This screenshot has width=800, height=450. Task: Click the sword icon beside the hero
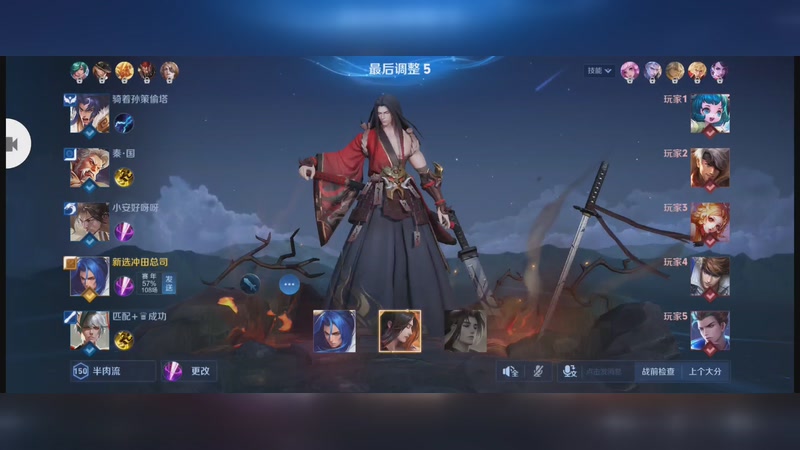pyautogui.click(x=250, y=284)
